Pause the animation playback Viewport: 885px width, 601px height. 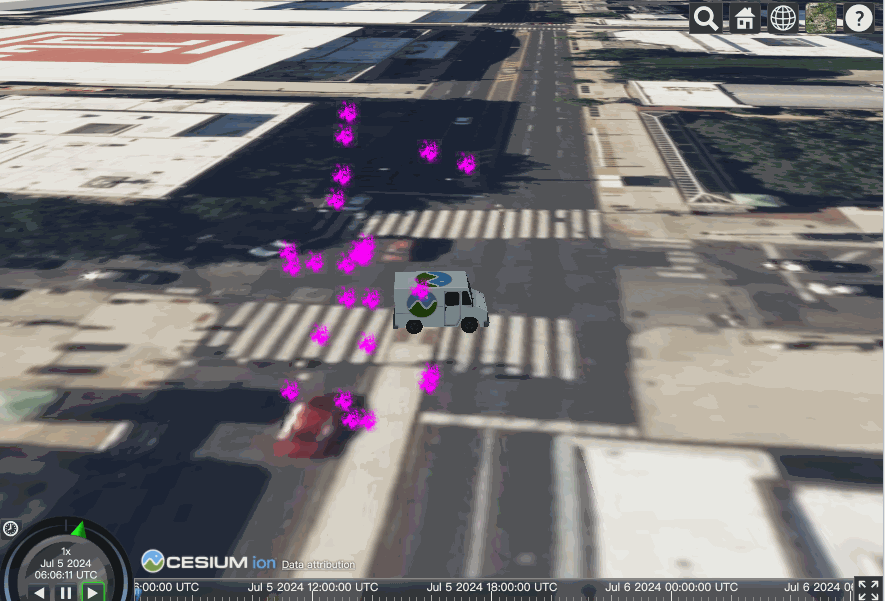tap(66, 592)
